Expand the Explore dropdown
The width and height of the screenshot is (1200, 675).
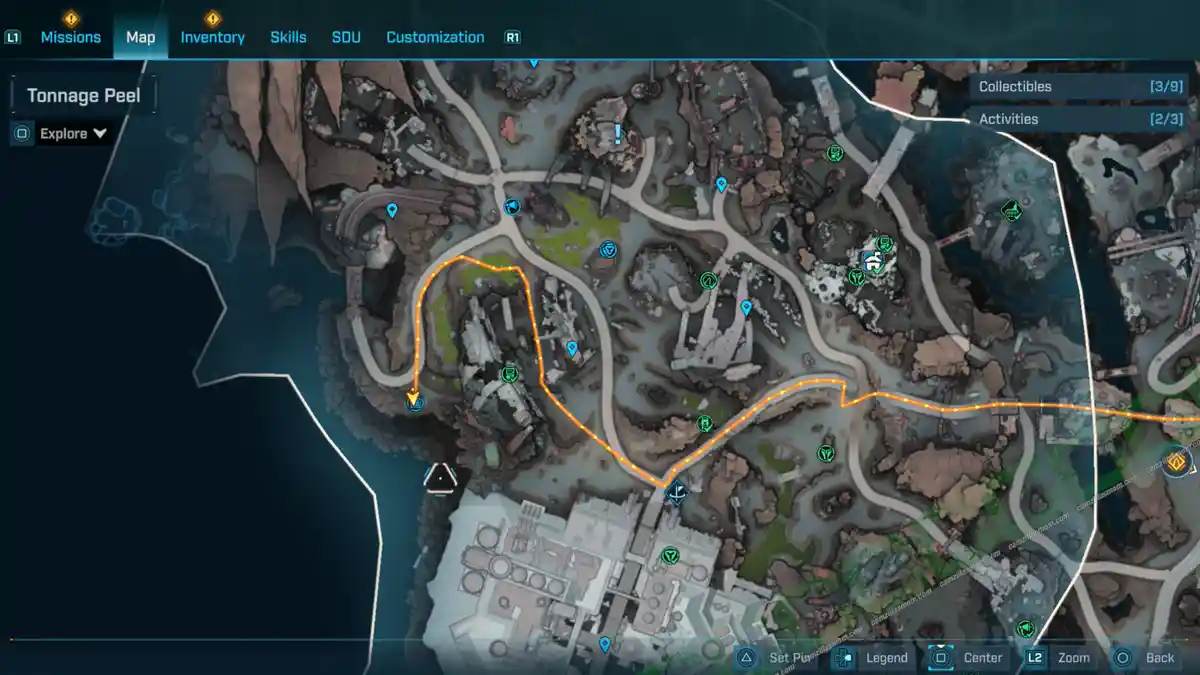(73, 133)
